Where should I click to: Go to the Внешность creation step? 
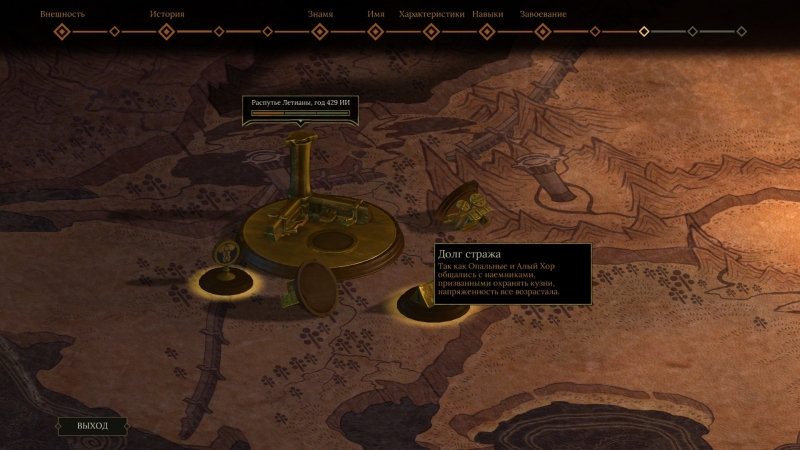62,31
